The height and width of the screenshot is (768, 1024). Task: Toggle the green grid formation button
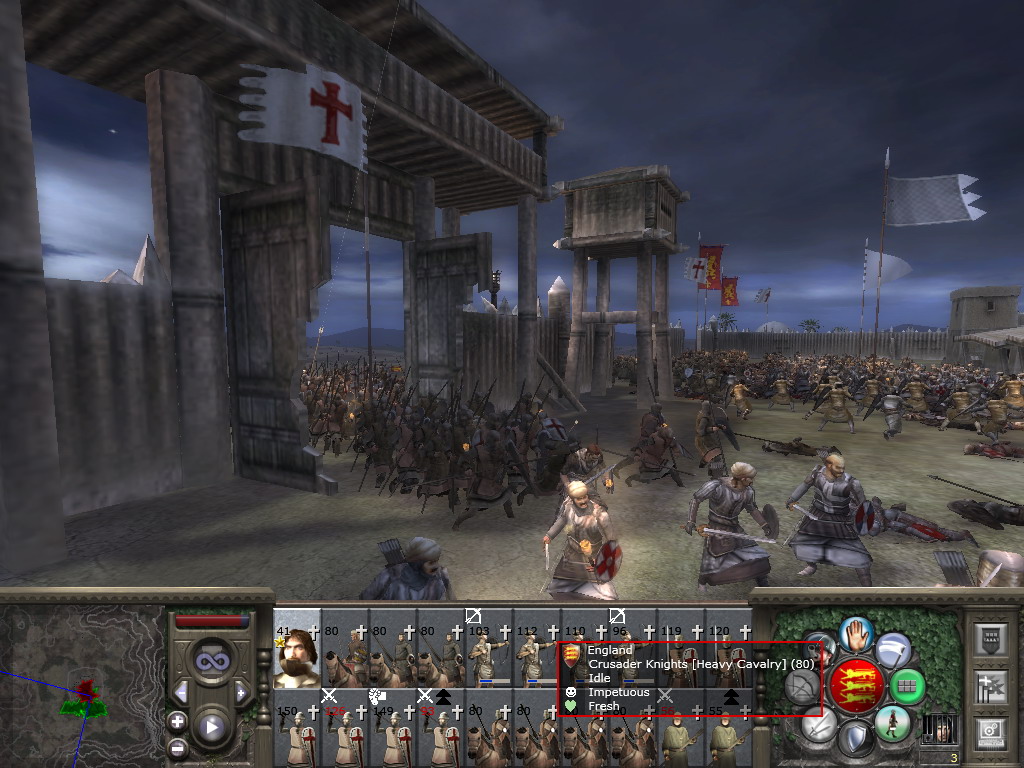pos(906,686)
